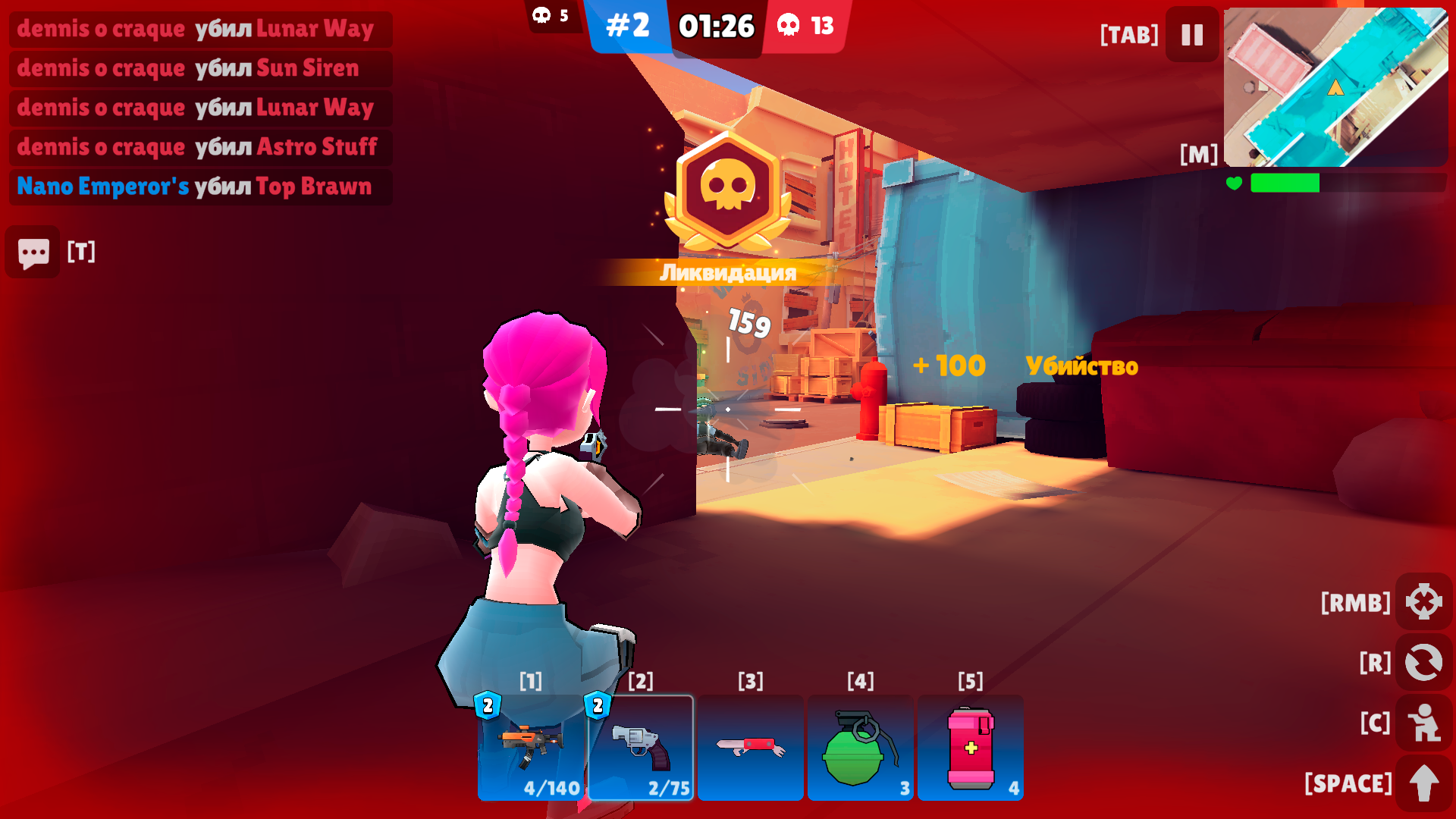
Task: Select the grenade in slot 4
Action: coord(861,747)
